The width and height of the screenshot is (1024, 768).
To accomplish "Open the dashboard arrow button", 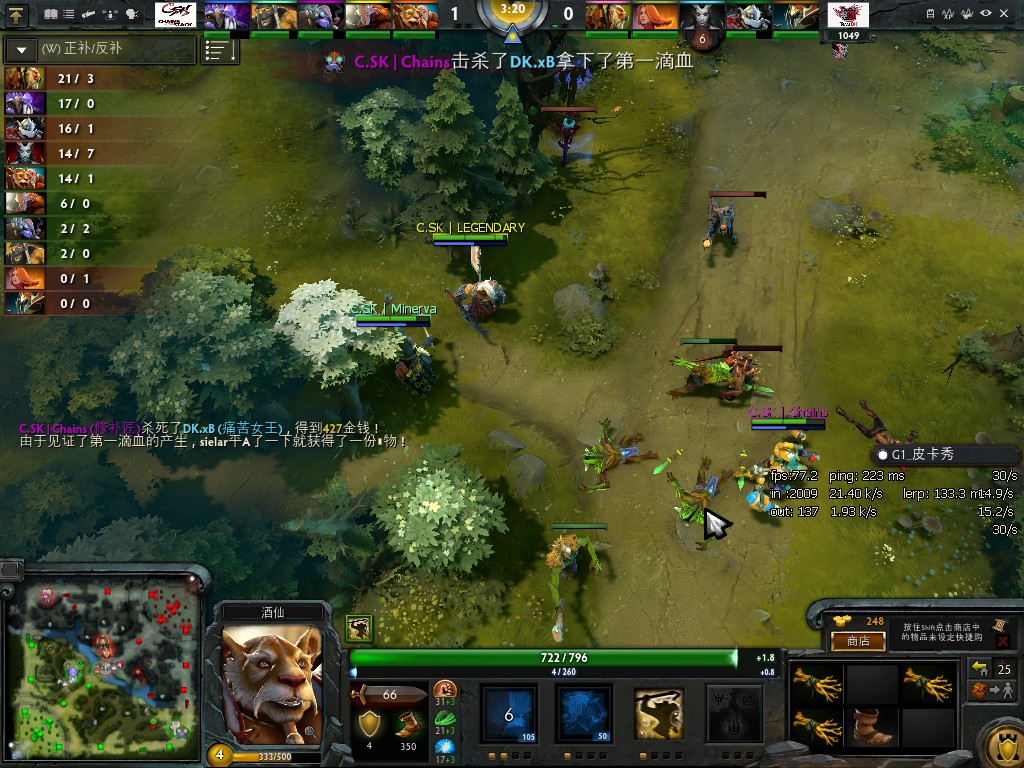I will click(17, 15).
